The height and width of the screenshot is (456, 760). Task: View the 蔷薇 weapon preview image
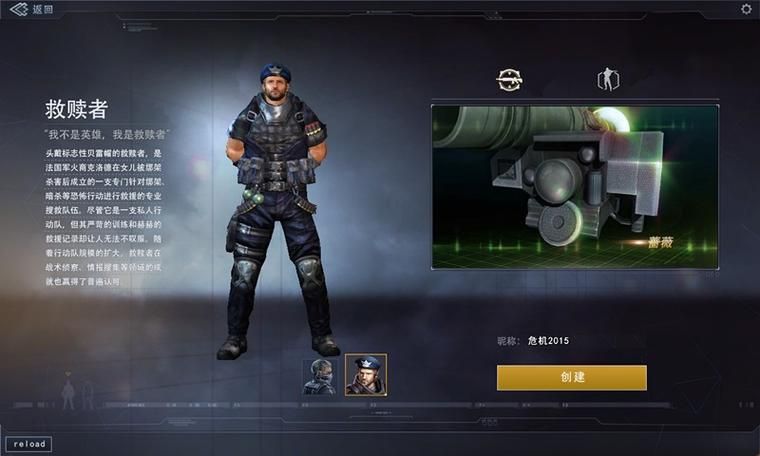click(x=574, y=186)
